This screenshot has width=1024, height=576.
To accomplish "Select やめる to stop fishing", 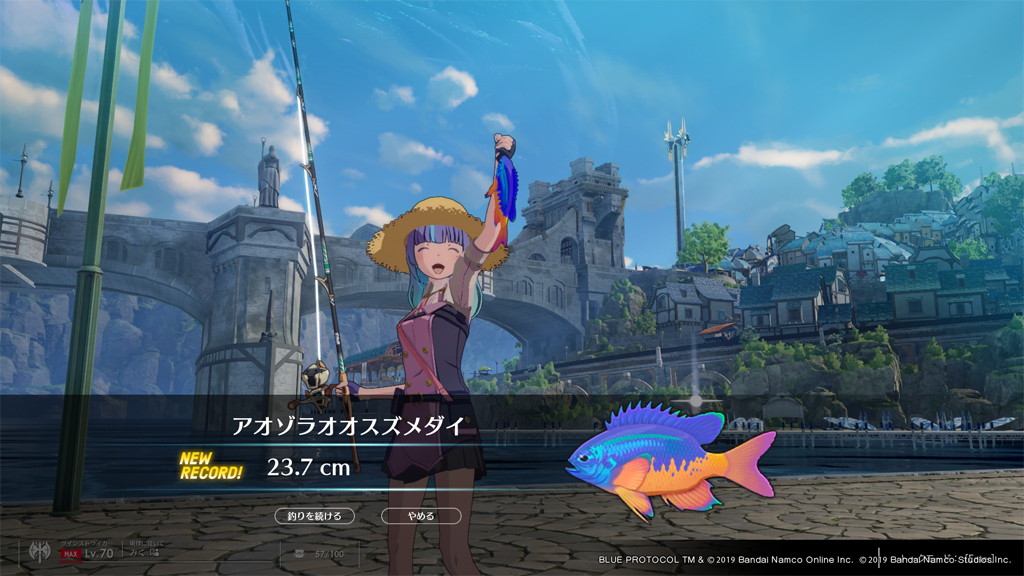I will pos(421,516).
